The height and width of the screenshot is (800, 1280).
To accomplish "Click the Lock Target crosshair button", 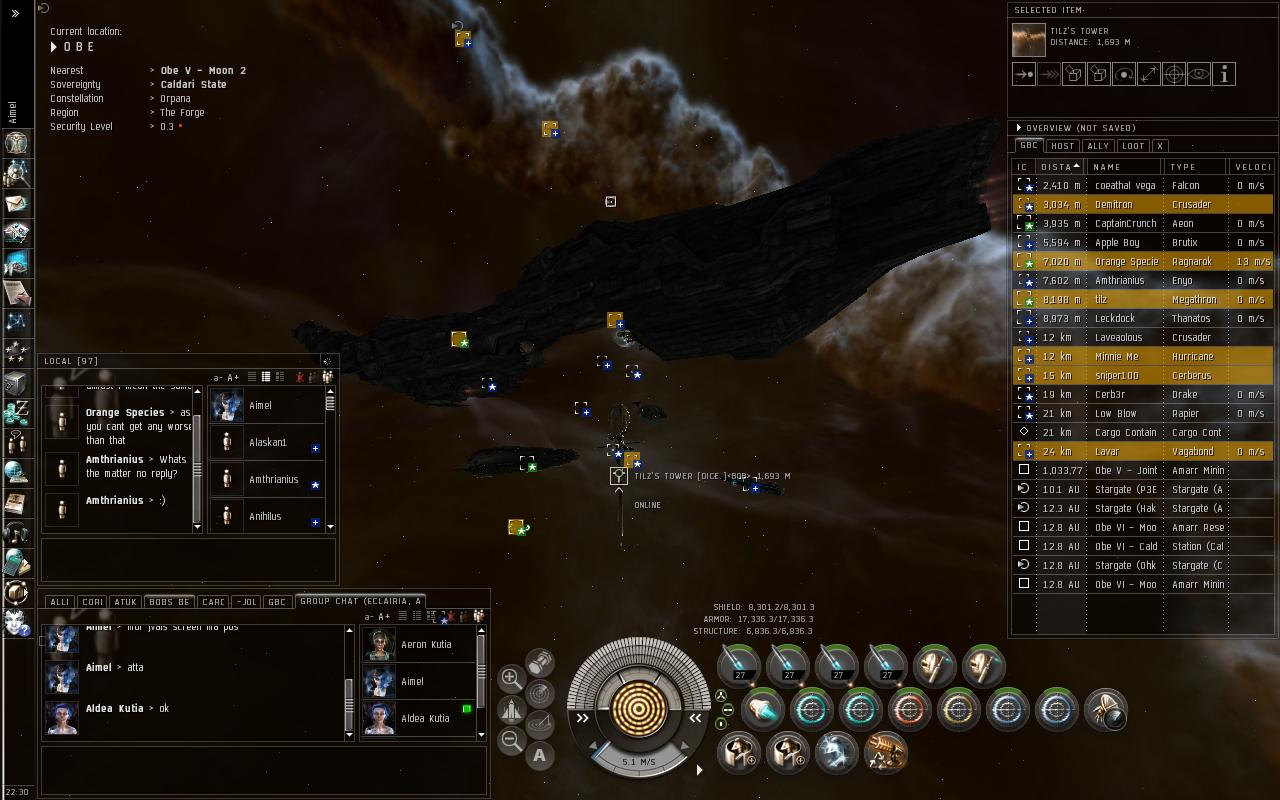I will pos(1174,74).
